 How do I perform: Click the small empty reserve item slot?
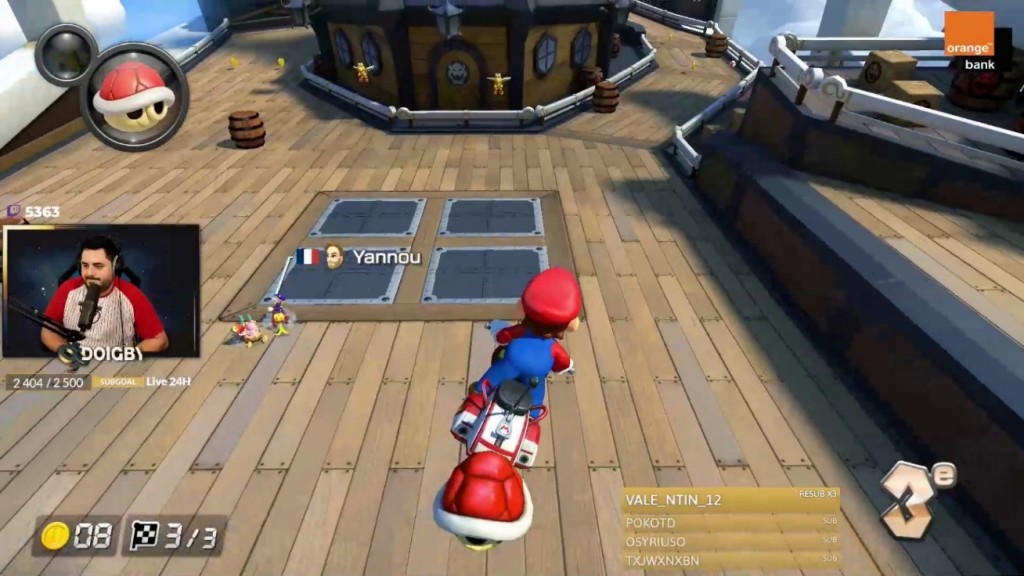click(x=66, y=54)
